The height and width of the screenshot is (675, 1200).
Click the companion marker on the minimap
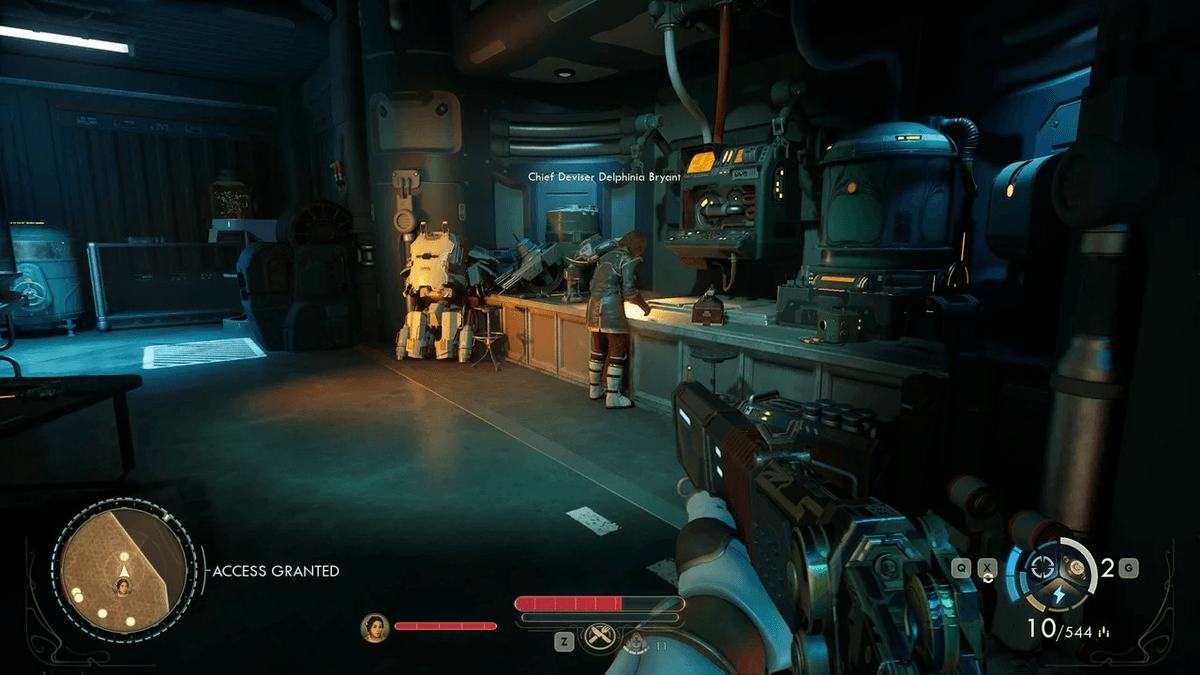click(x=121, y=587)
